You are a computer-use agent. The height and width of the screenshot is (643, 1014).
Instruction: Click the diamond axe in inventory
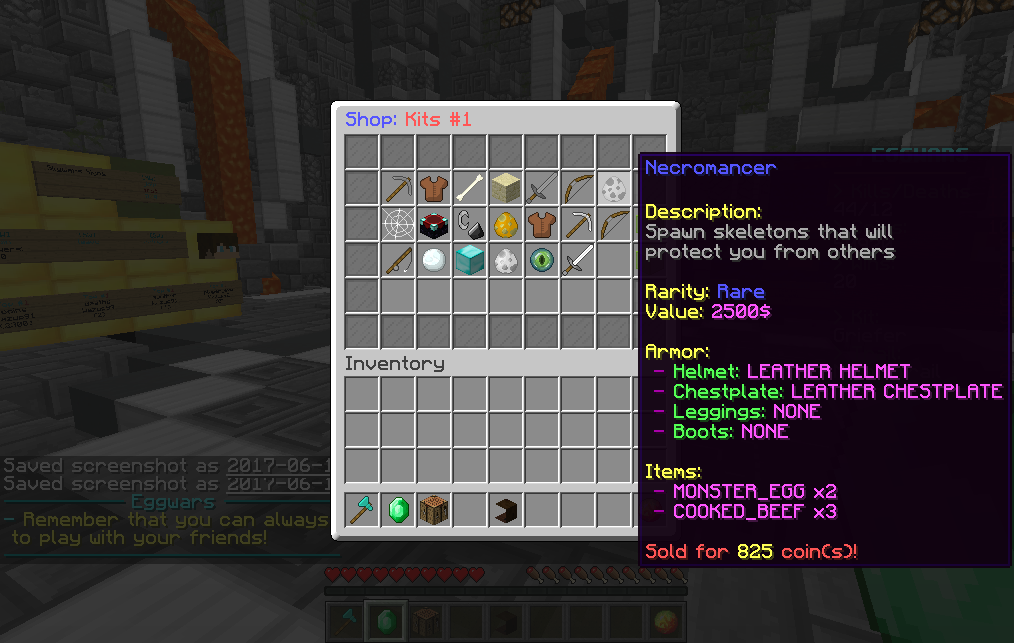(x=362, y=509)
